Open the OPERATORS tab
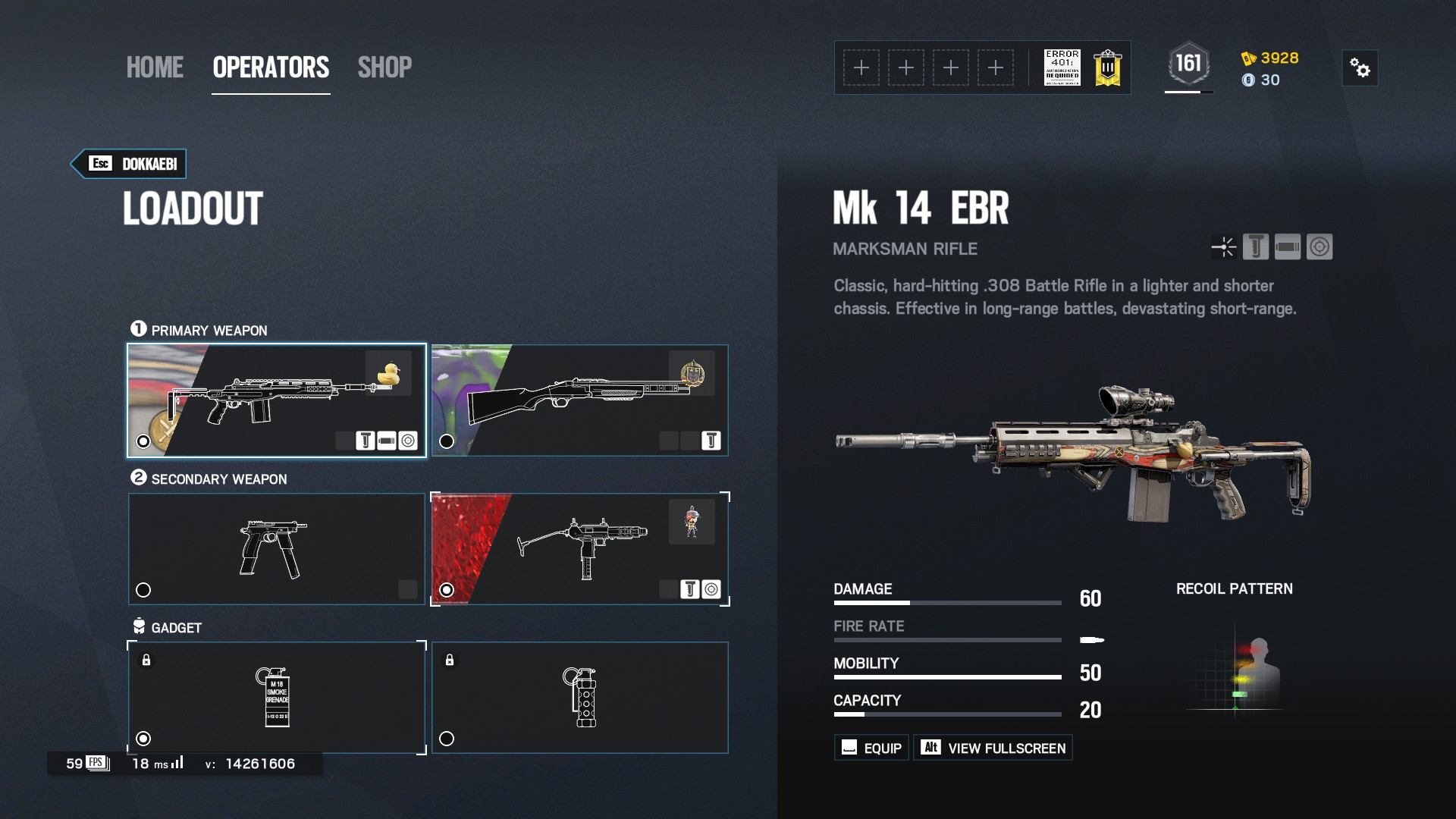This screenshot has height=819, width=1456. tap(271, 67)
